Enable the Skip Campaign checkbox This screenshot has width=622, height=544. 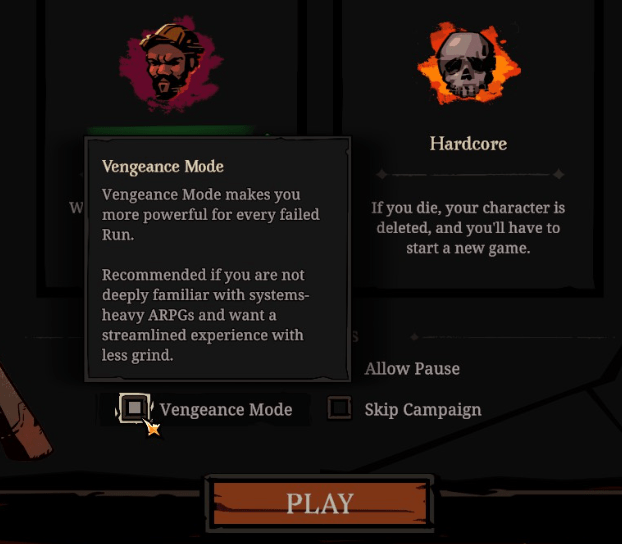click(341, 408)
